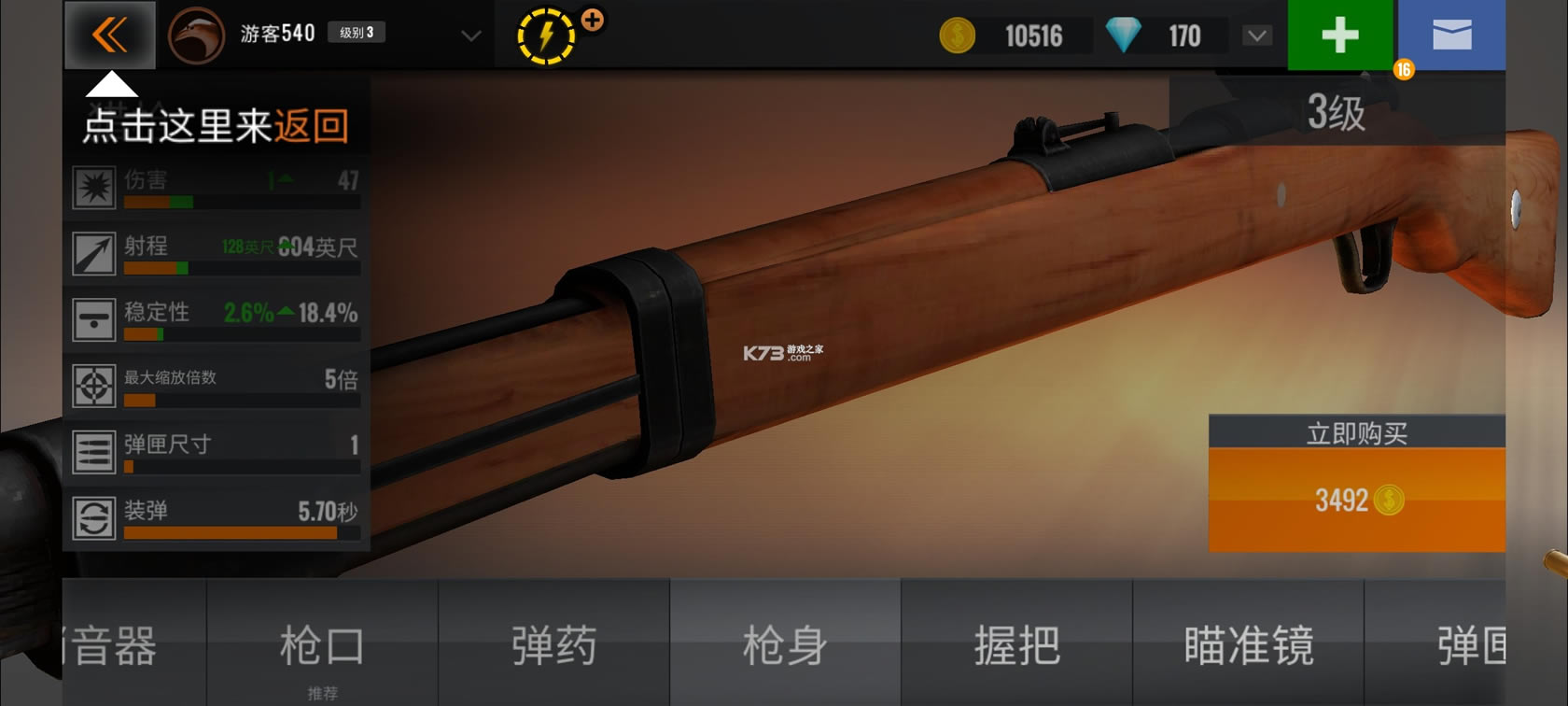Go back with the orange double-arrow button
This screenshot has width=1568, height=706.
(110, 35)
